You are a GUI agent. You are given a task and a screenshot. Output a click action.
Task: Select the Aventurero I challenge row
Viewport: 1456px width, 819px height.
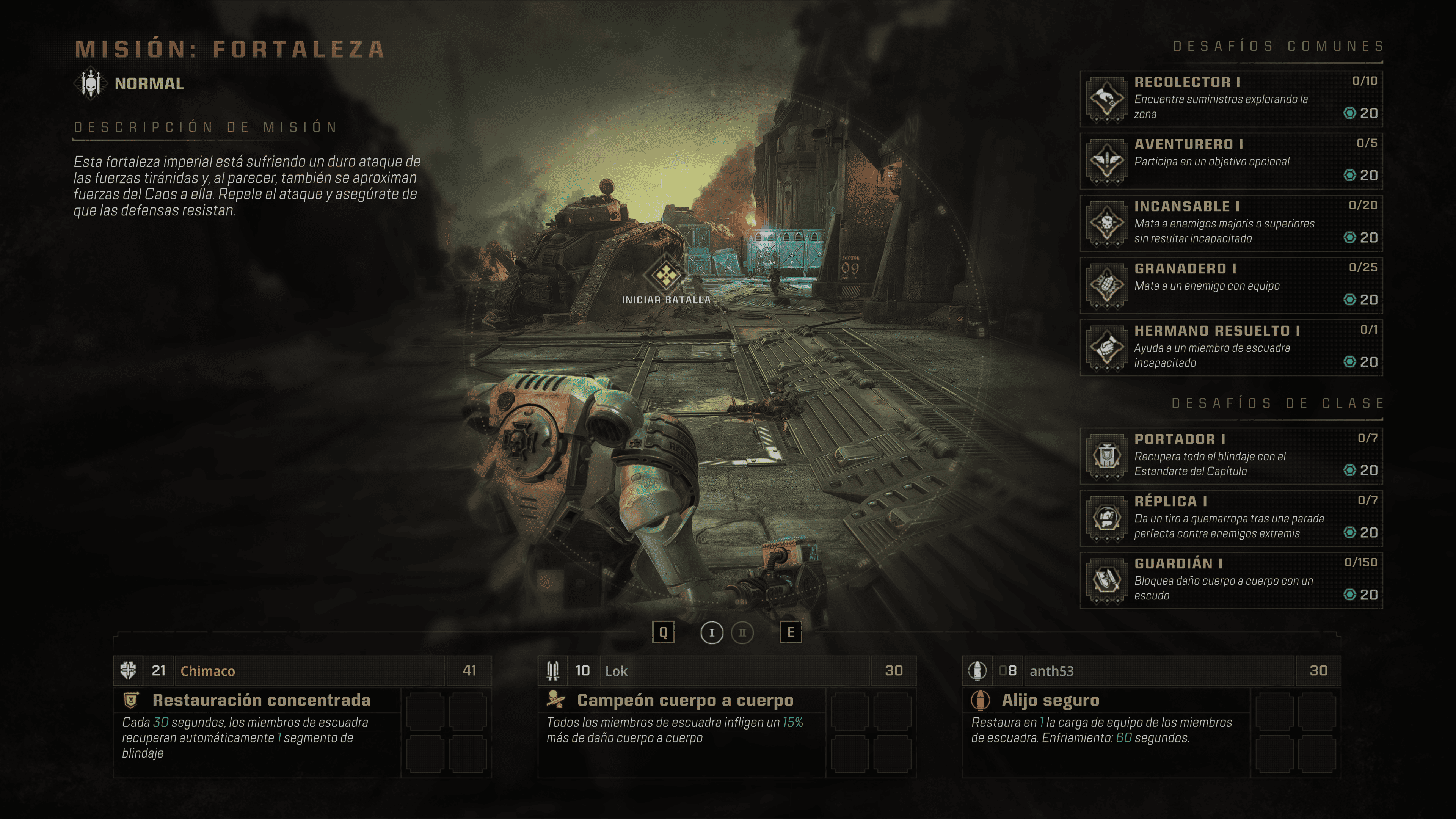[1230, 160]
